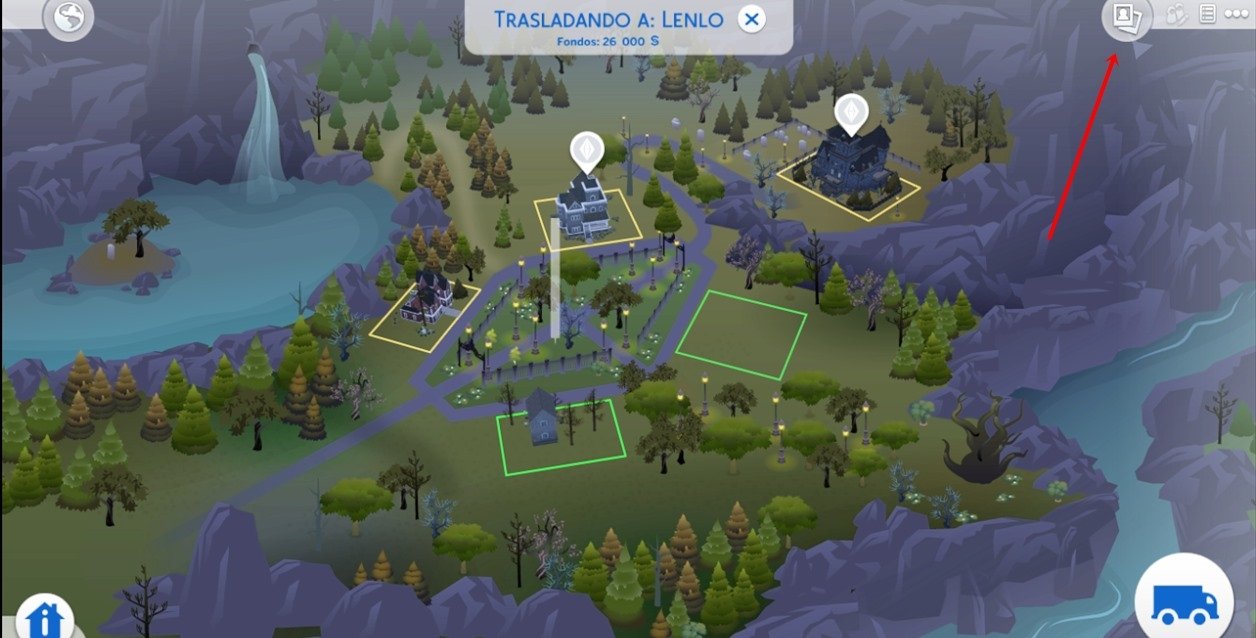
Task: Select the yellow-outlined lot with the pink house
Action: tap(423, 310)
